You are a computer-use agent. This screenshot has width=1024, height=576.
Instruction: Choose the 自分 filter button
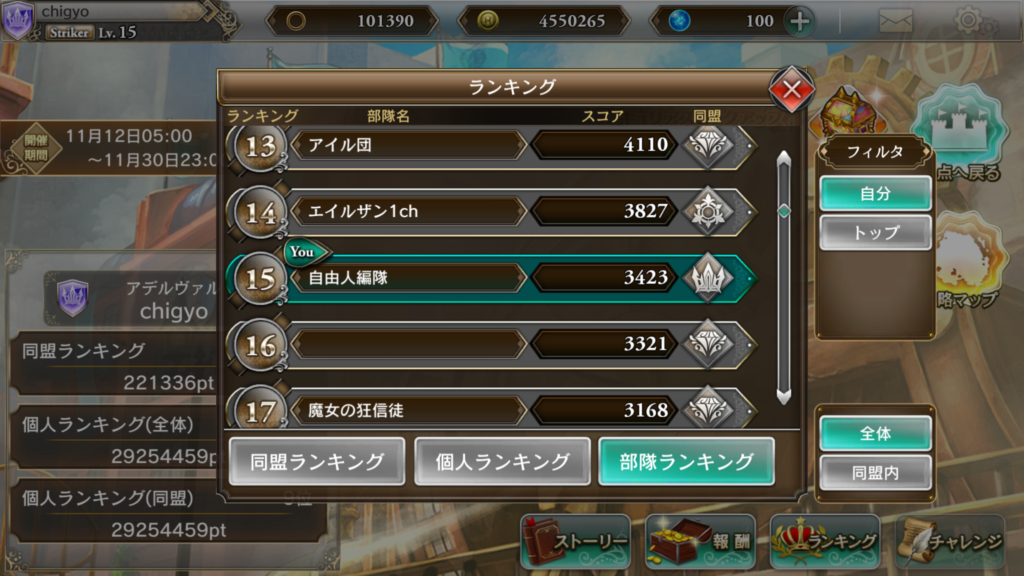(x=875, y=194)
